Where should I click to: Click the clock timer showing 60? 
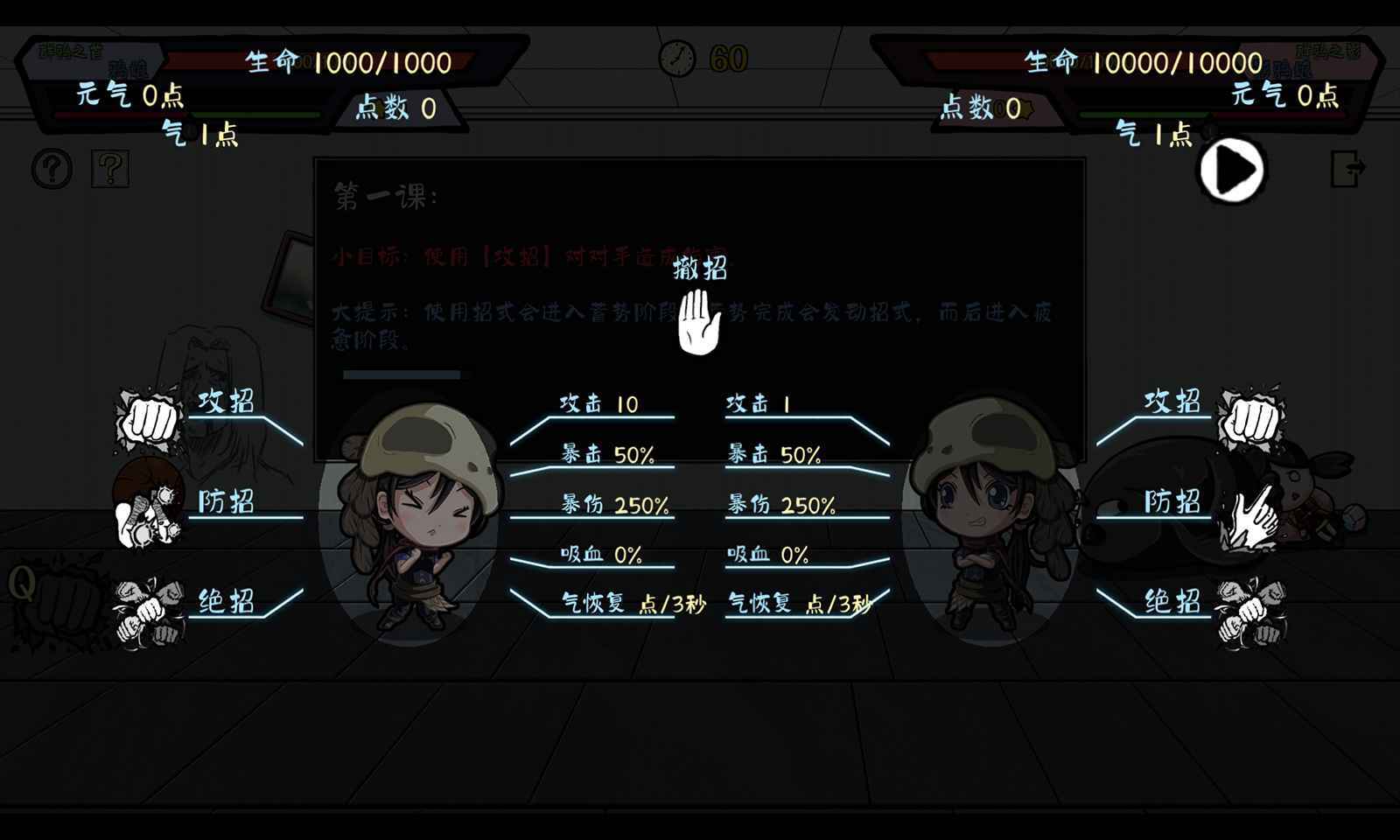point(677,59)
